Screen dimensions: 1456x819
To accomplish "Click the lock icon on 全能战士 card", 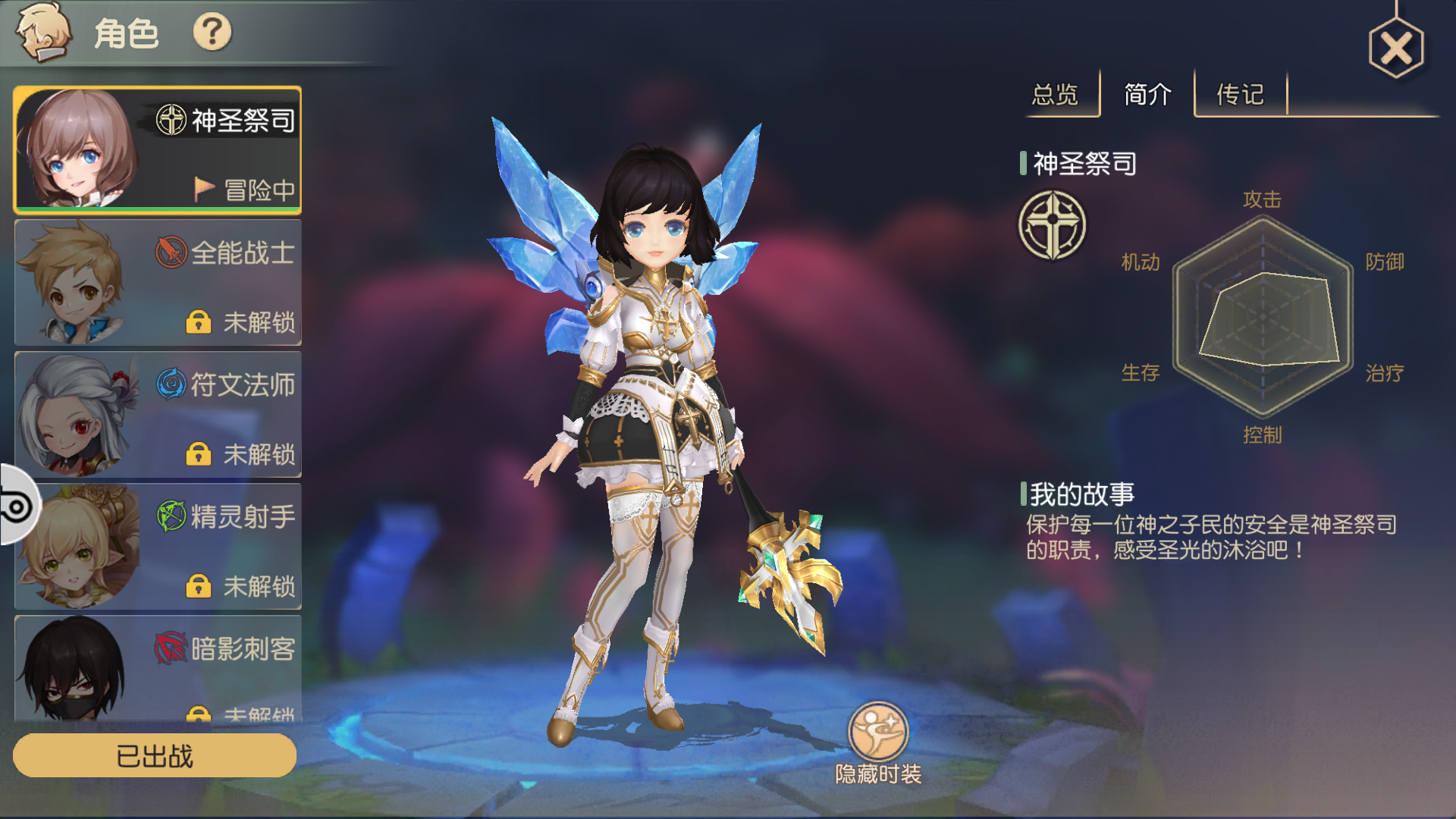I will point(198,322).
